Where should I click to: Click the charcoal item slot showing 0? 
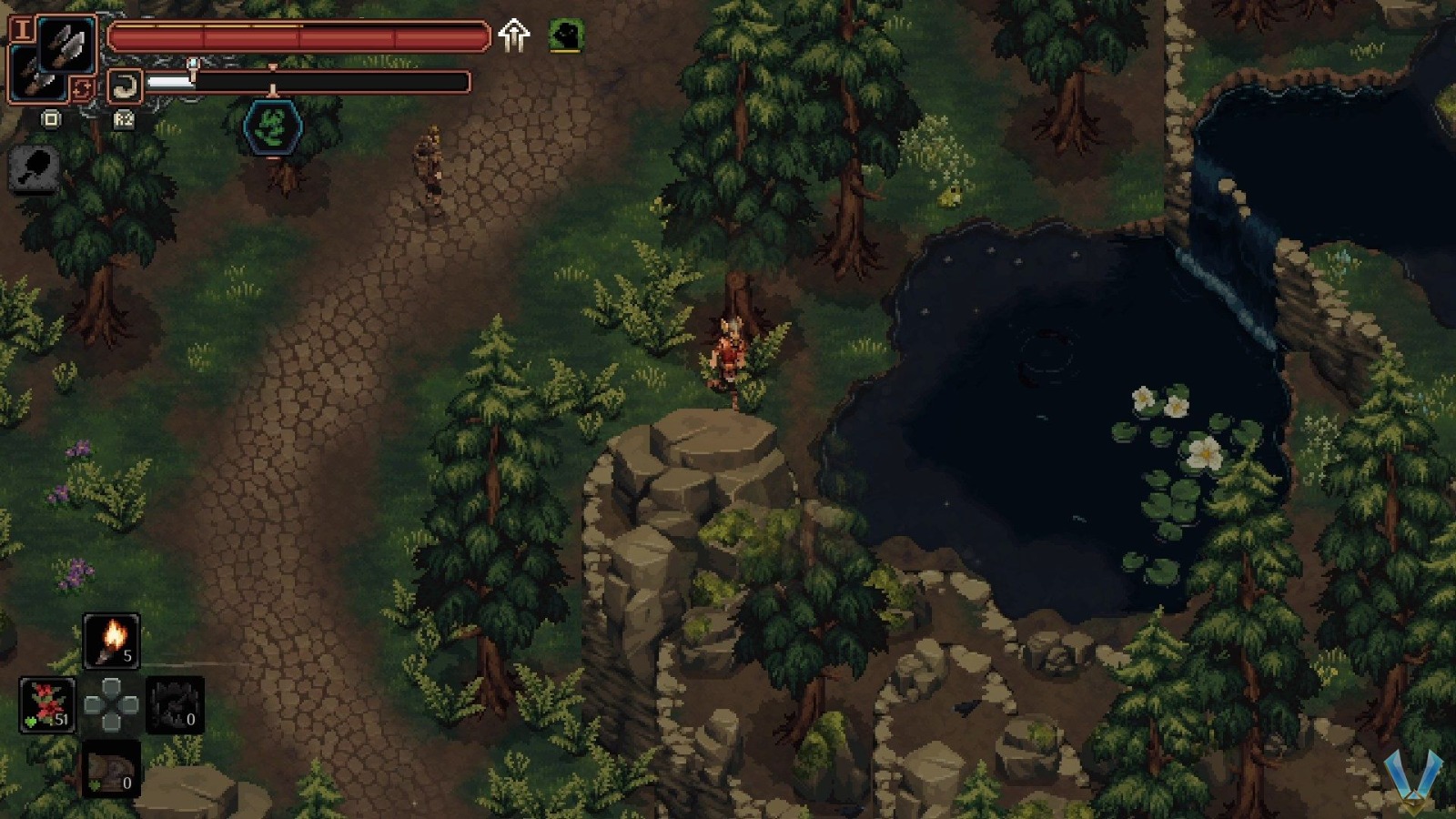tap(175, 705)
